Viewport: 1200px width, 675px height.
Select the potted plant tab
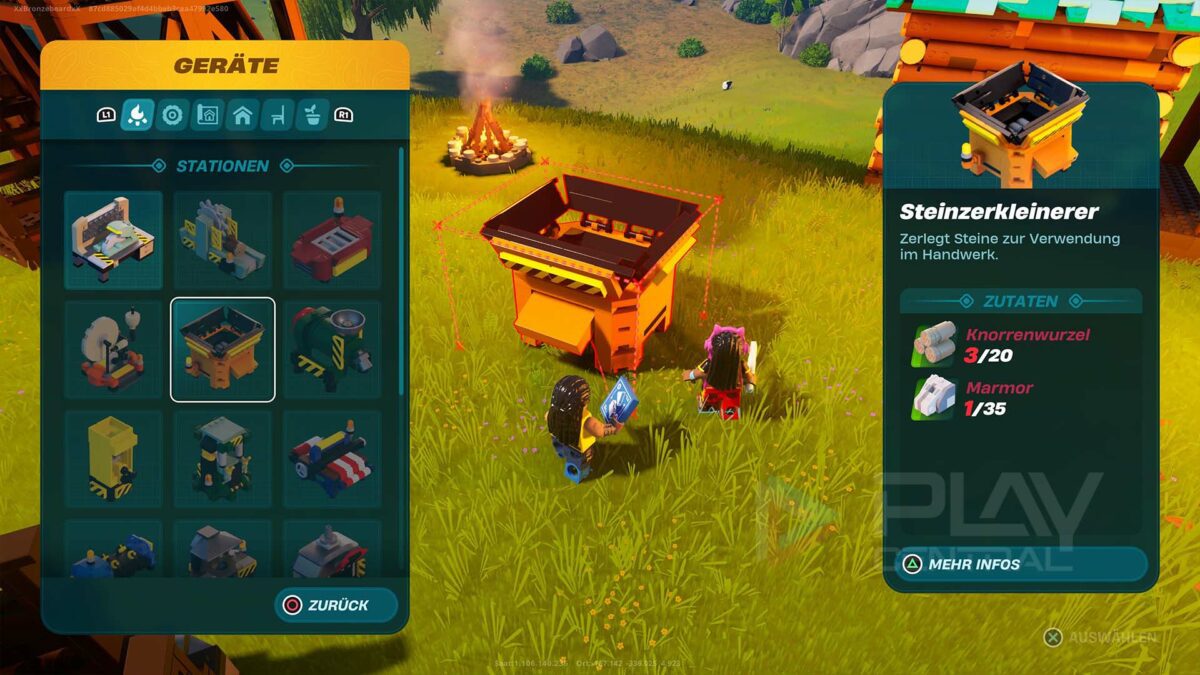[x=312, y=115]
